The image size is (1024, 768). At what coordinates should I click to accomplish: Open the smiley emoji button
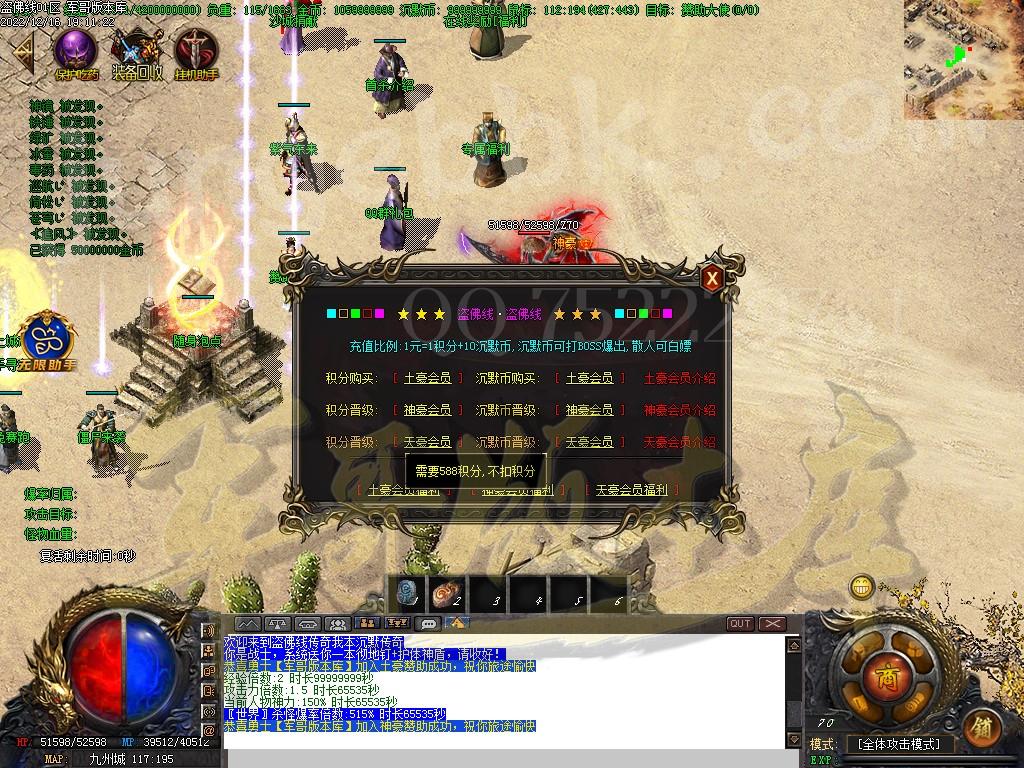point(861,587)
